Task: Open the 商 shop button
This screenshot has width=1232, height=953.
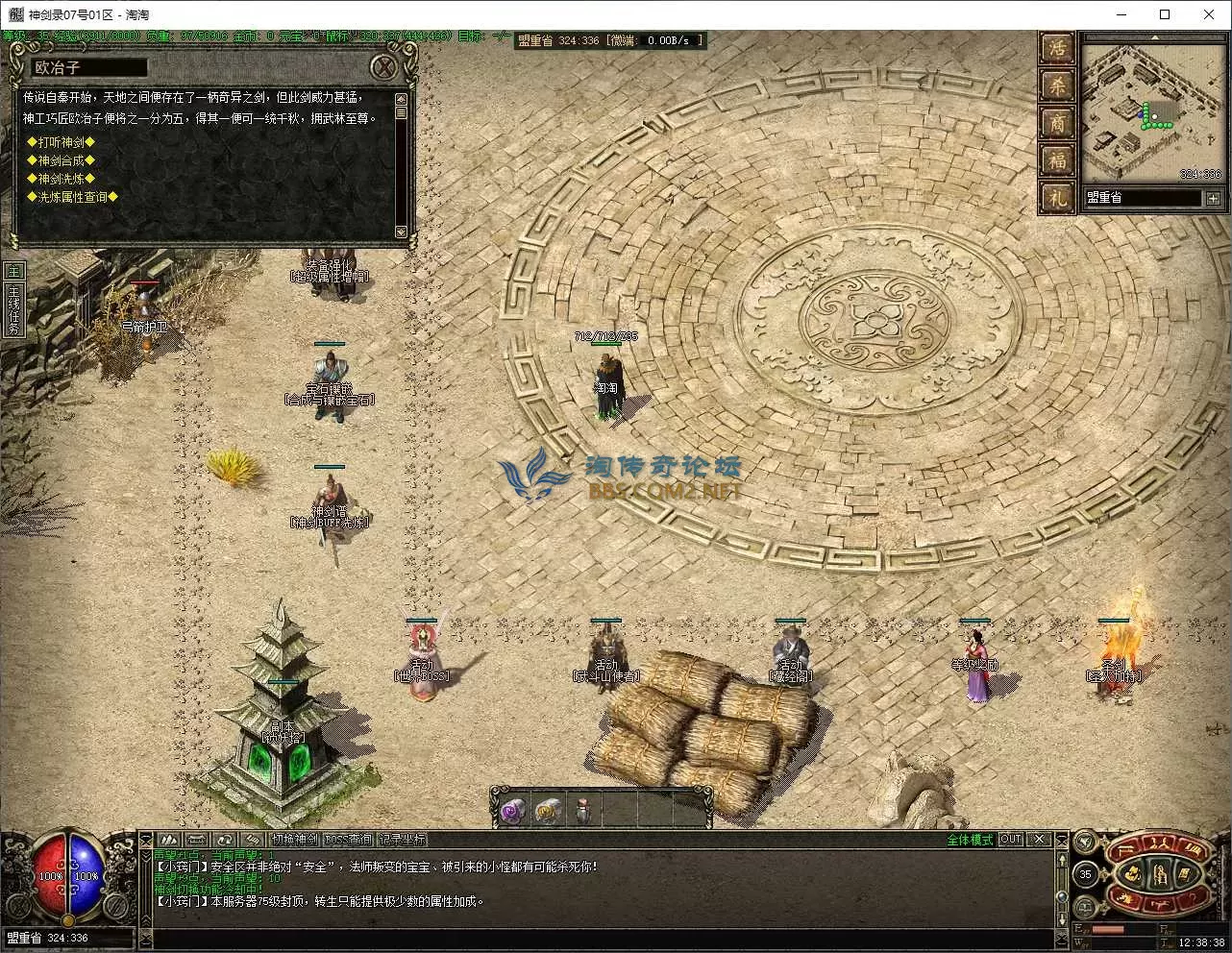Action: coord(1057,123)
